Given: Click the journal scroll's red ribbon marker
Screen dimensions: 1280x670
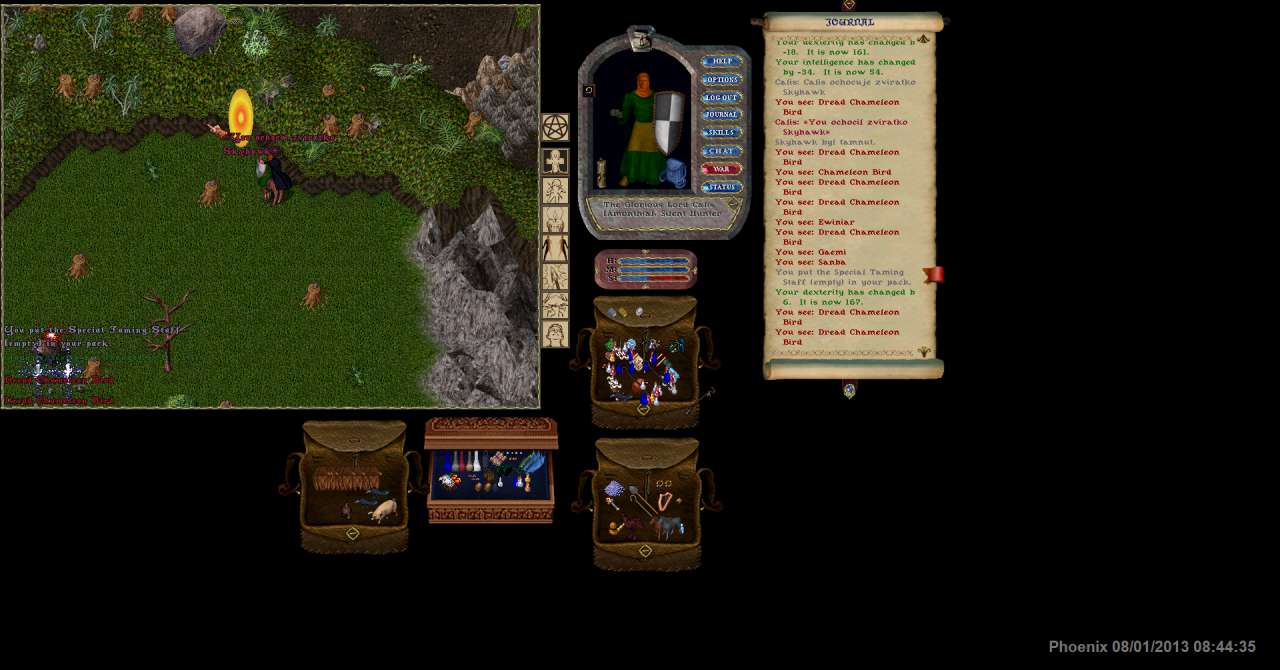Looking at the screenshot, I should click(933, 275).
